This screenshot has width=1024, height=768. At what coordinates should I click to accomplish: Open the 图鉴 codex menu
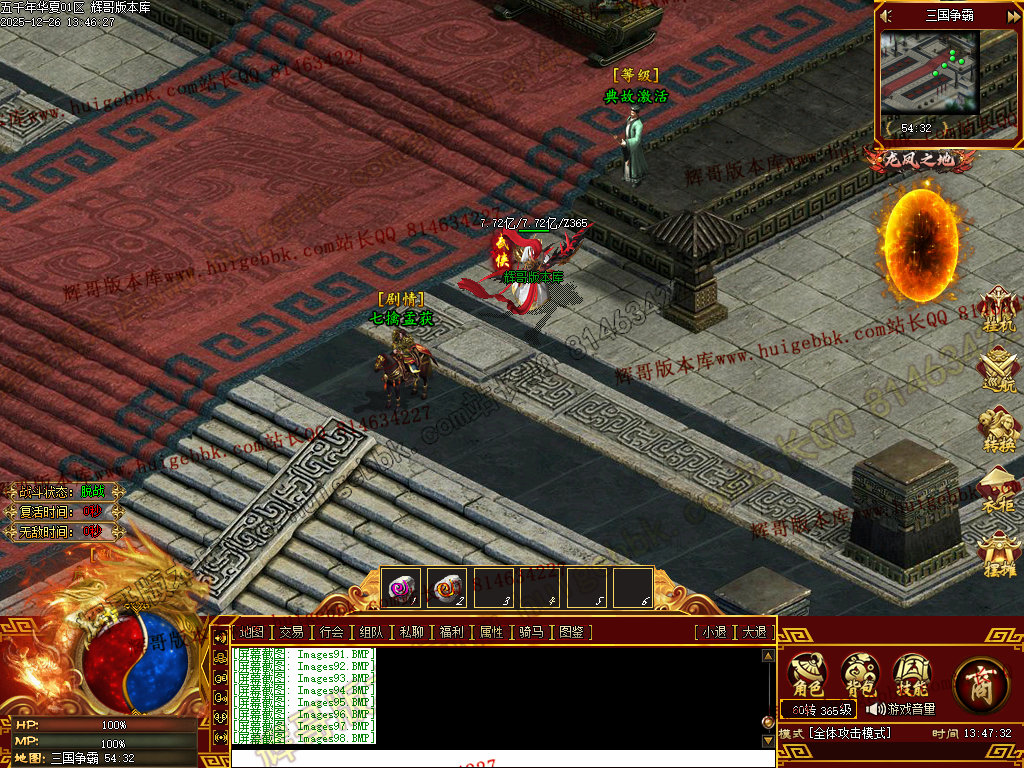tap(571, 632)
